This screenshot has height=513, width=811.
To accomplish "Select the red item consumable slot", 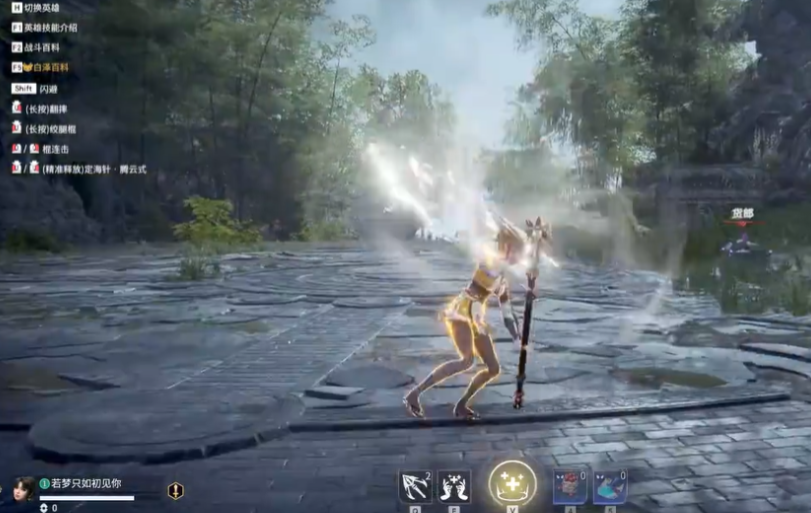I will pyautogui.click(x=570, y=487).
